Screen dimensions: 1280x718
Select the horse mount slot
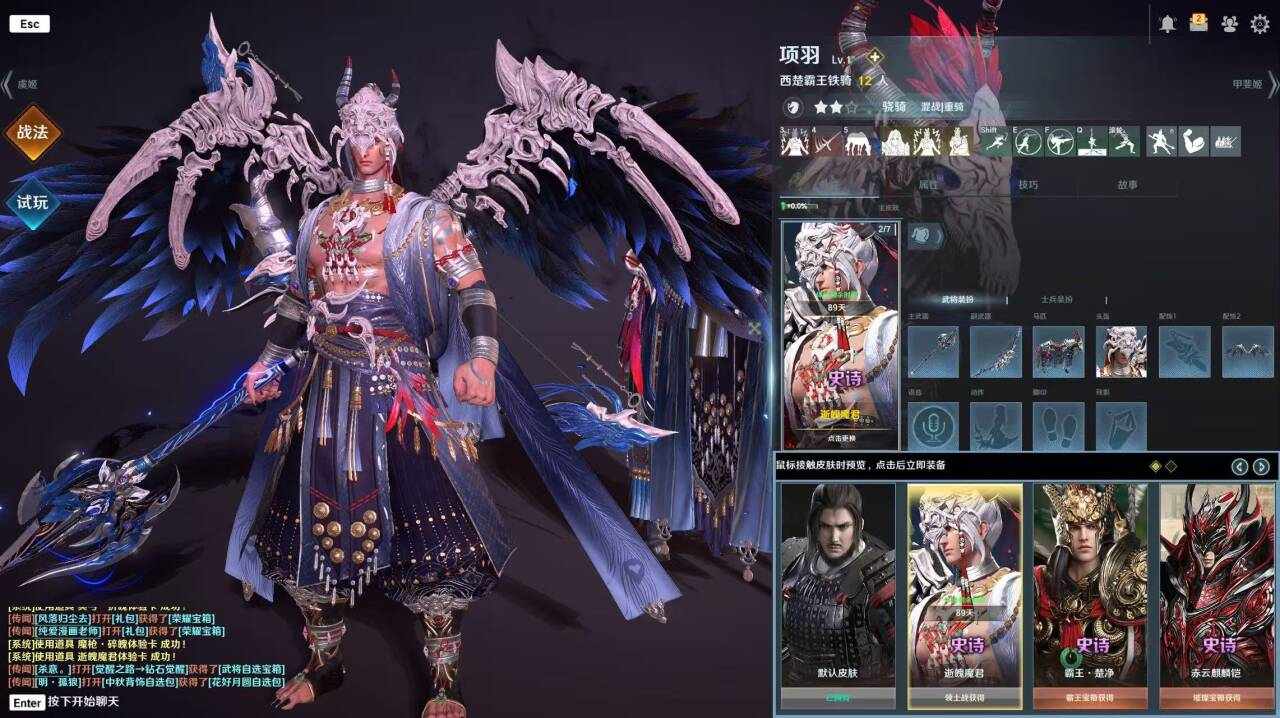[x=1058, y=352]
